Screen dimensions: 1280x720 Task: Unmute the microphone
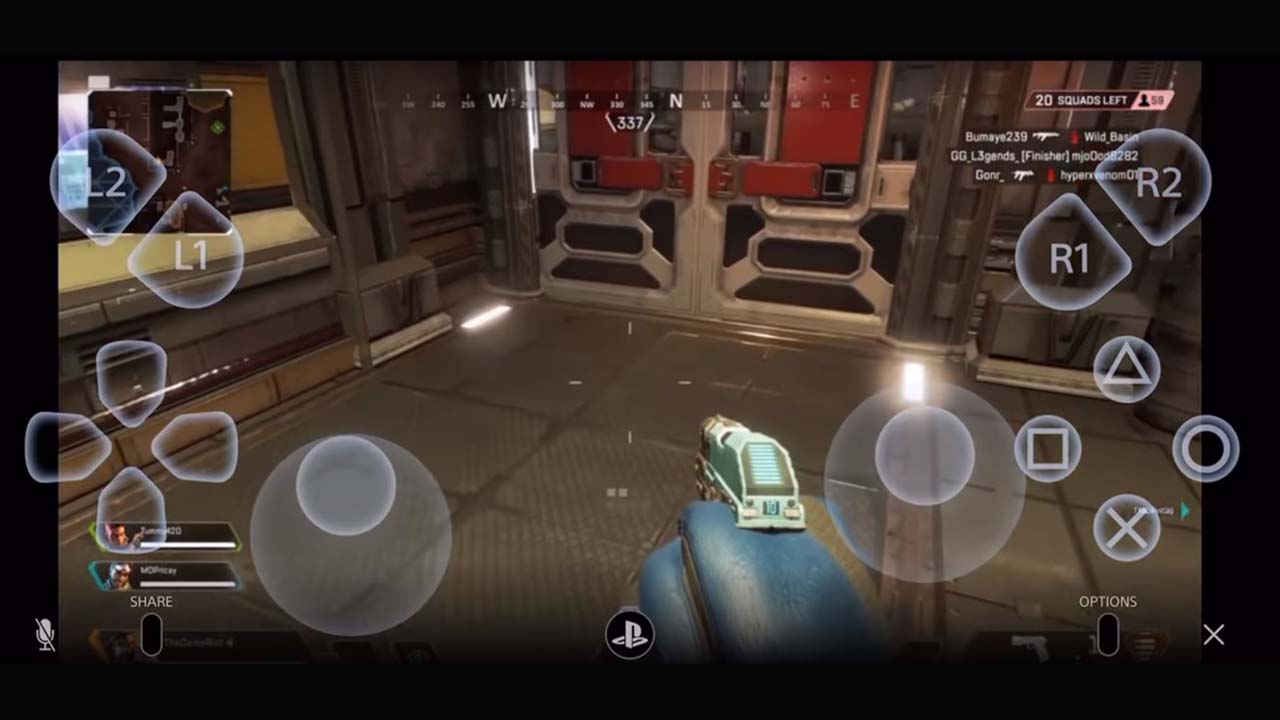point(45,633)
